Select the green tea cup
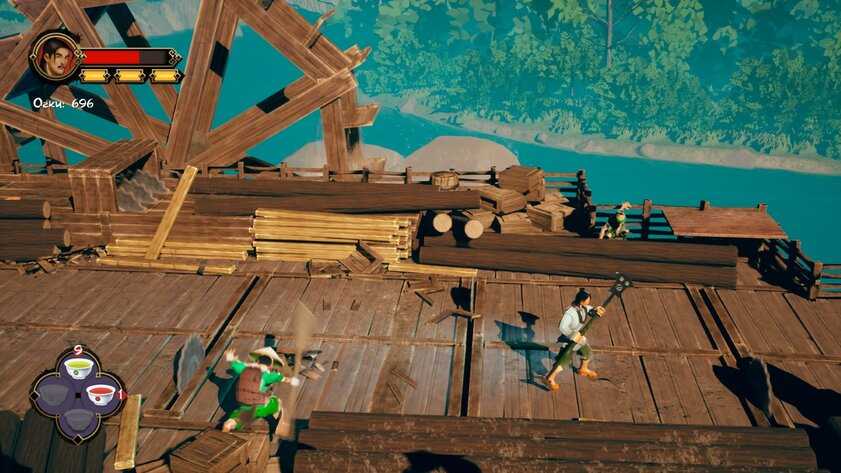Image resolution: width=841 pixels, height=473 pixels. (x=78, y=368)
